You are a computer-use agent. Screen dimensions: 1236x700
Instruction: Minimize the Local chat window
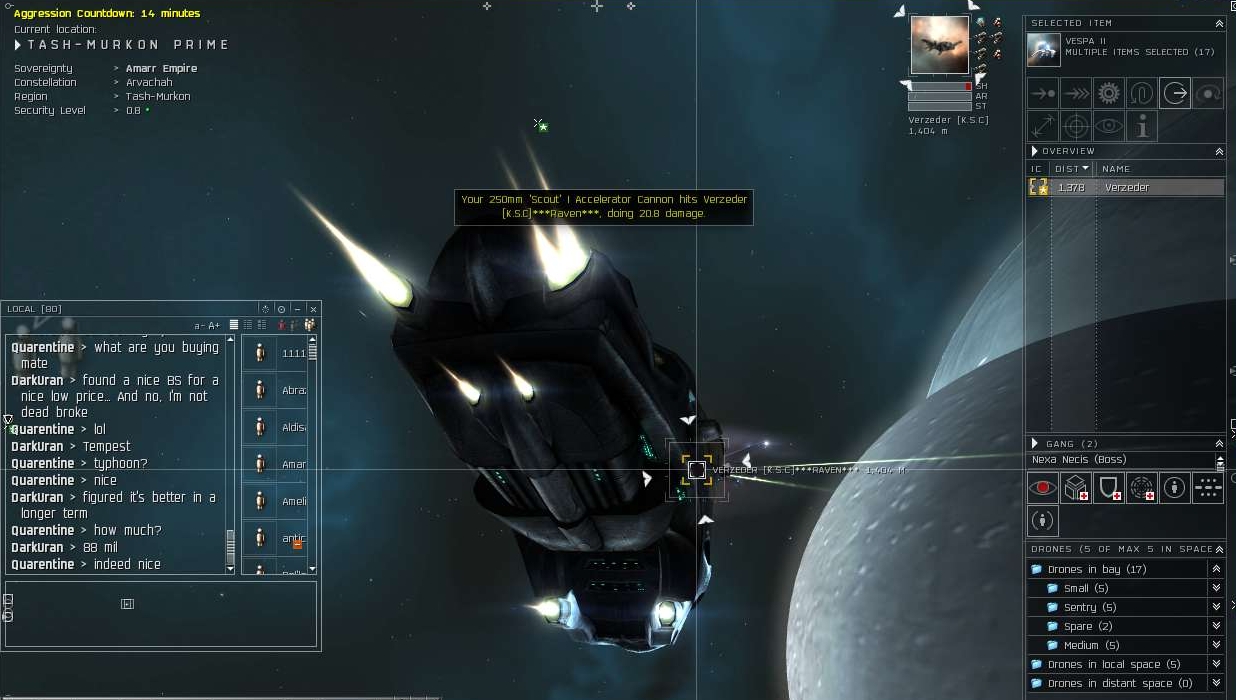click(x=297, y=309)
